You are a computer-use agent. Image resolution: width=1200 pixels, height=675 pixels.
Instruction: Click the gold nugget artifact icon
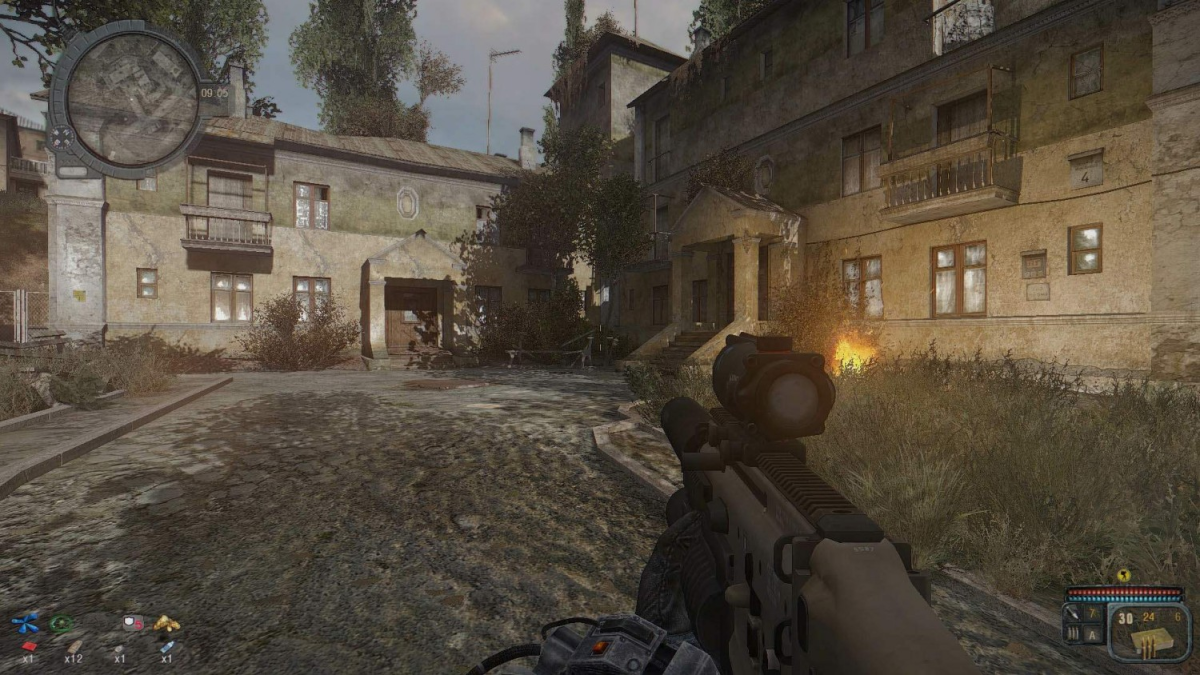coord(166,623)
